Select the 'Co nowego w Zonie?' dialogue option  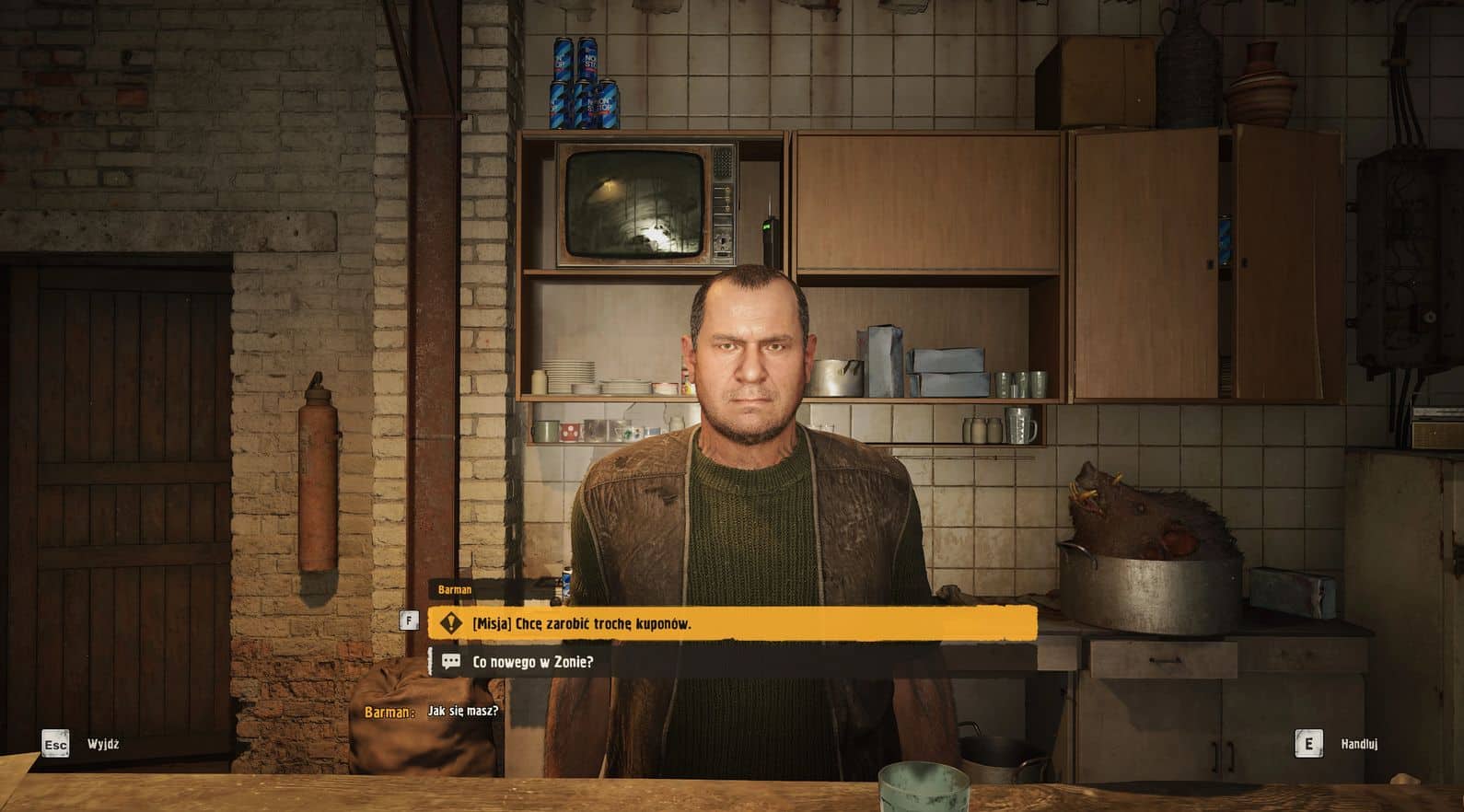(731, 662)
